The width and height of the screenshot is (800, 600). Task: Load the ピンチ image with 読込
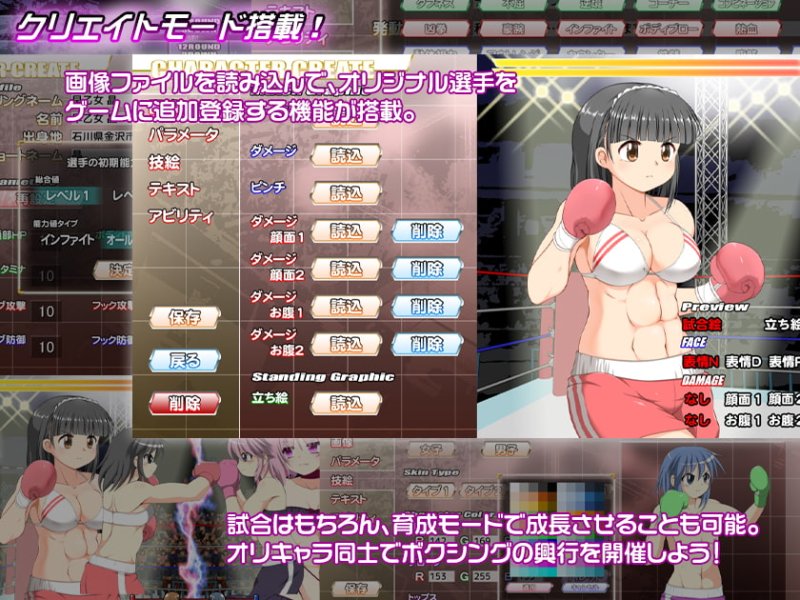(x=347, y=193)
